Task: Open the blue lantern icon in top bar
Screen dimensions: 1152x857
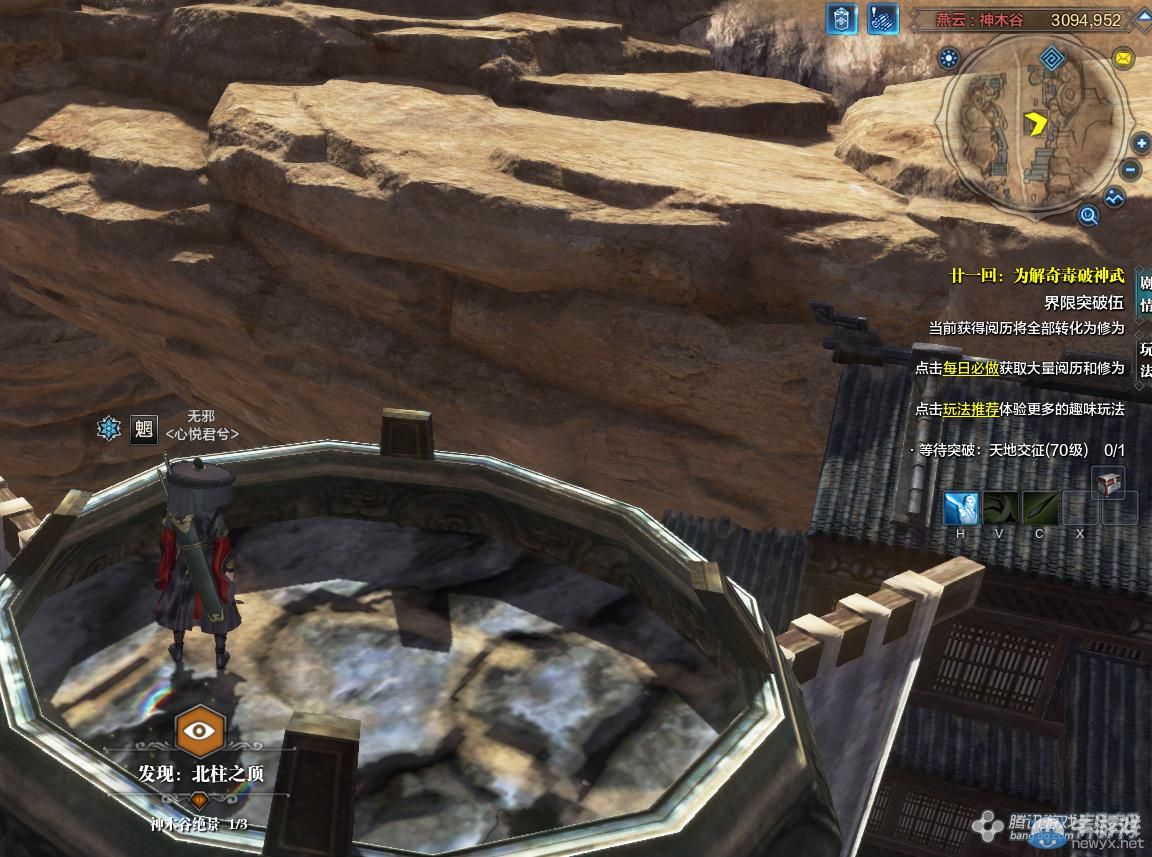Action: (841, 19)
